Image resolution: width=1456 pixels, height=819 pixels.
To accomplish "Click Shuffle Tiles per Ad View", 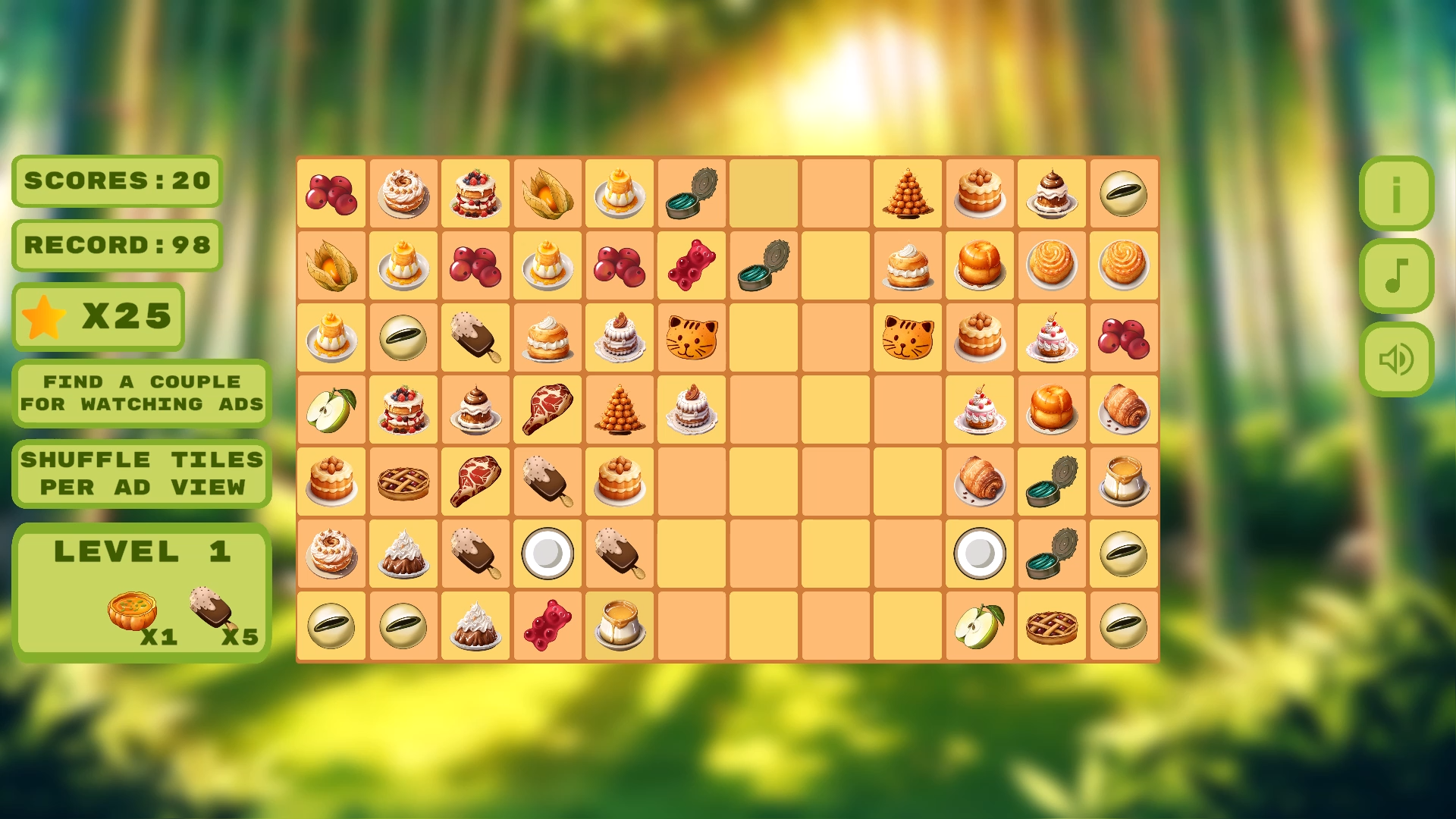I will 140,472.
